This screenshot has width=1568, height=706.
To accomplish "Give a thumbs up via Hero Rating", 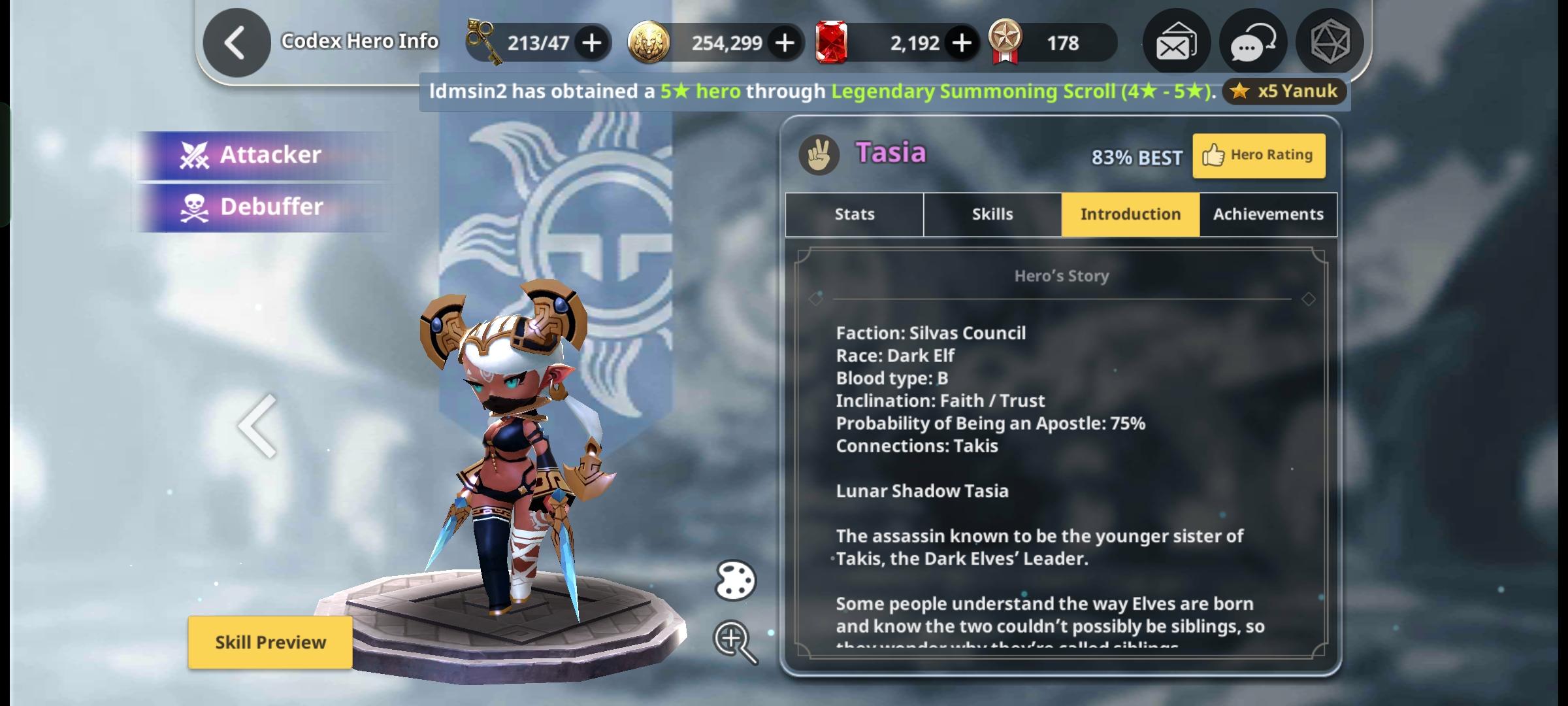I will point(1258,156).
